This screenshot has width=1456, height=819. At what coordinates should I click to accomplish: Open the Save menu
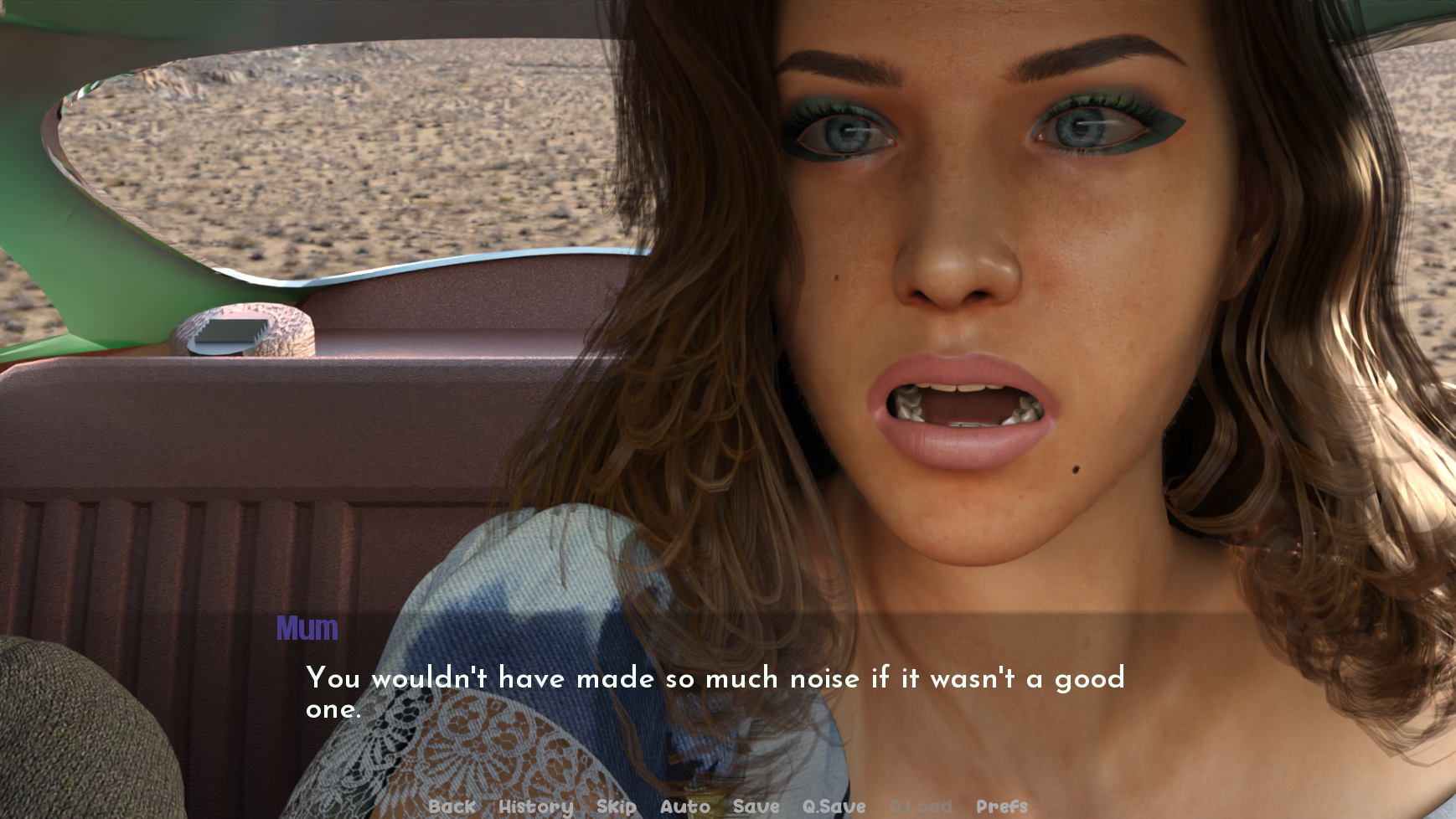(x=756, y=806)
